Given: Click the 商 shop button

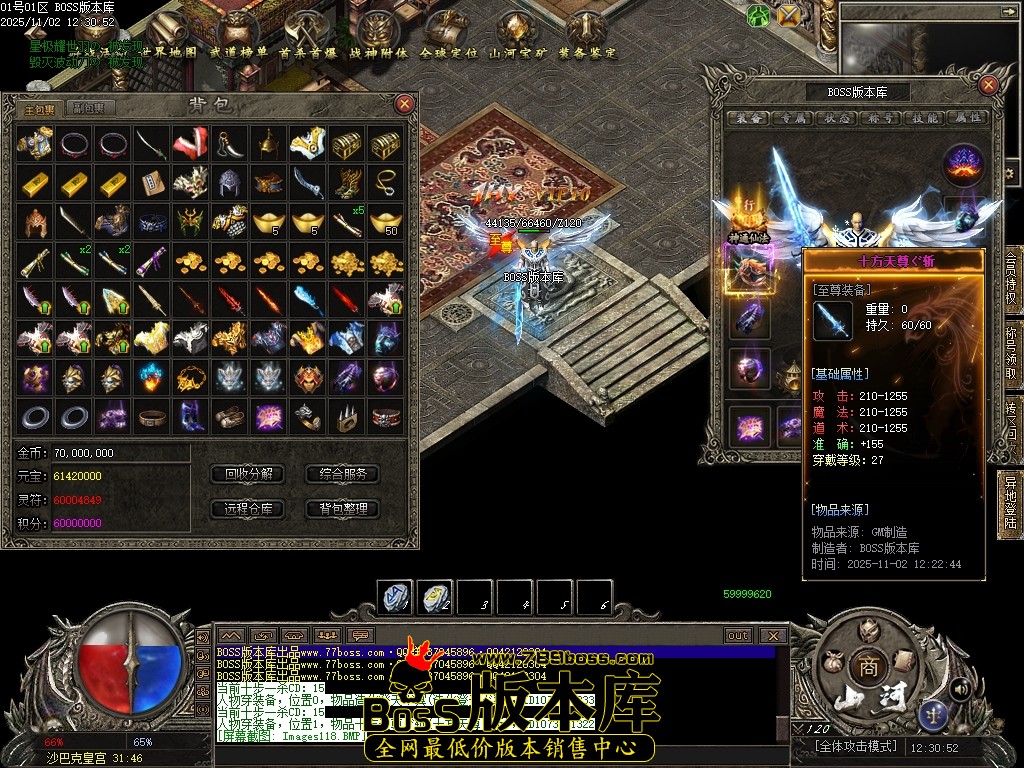Looking at the screenshot, I should pyautogui.click(x=865, y=667).
